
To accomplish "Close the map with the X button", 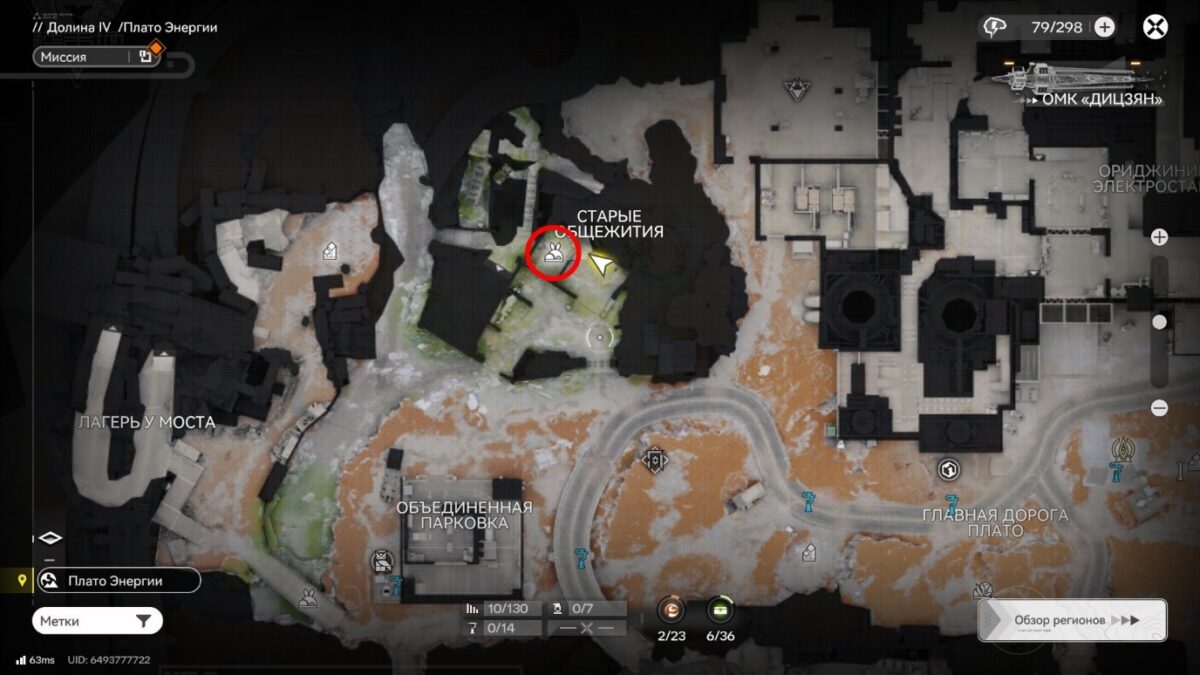I will click(1155, 27).
